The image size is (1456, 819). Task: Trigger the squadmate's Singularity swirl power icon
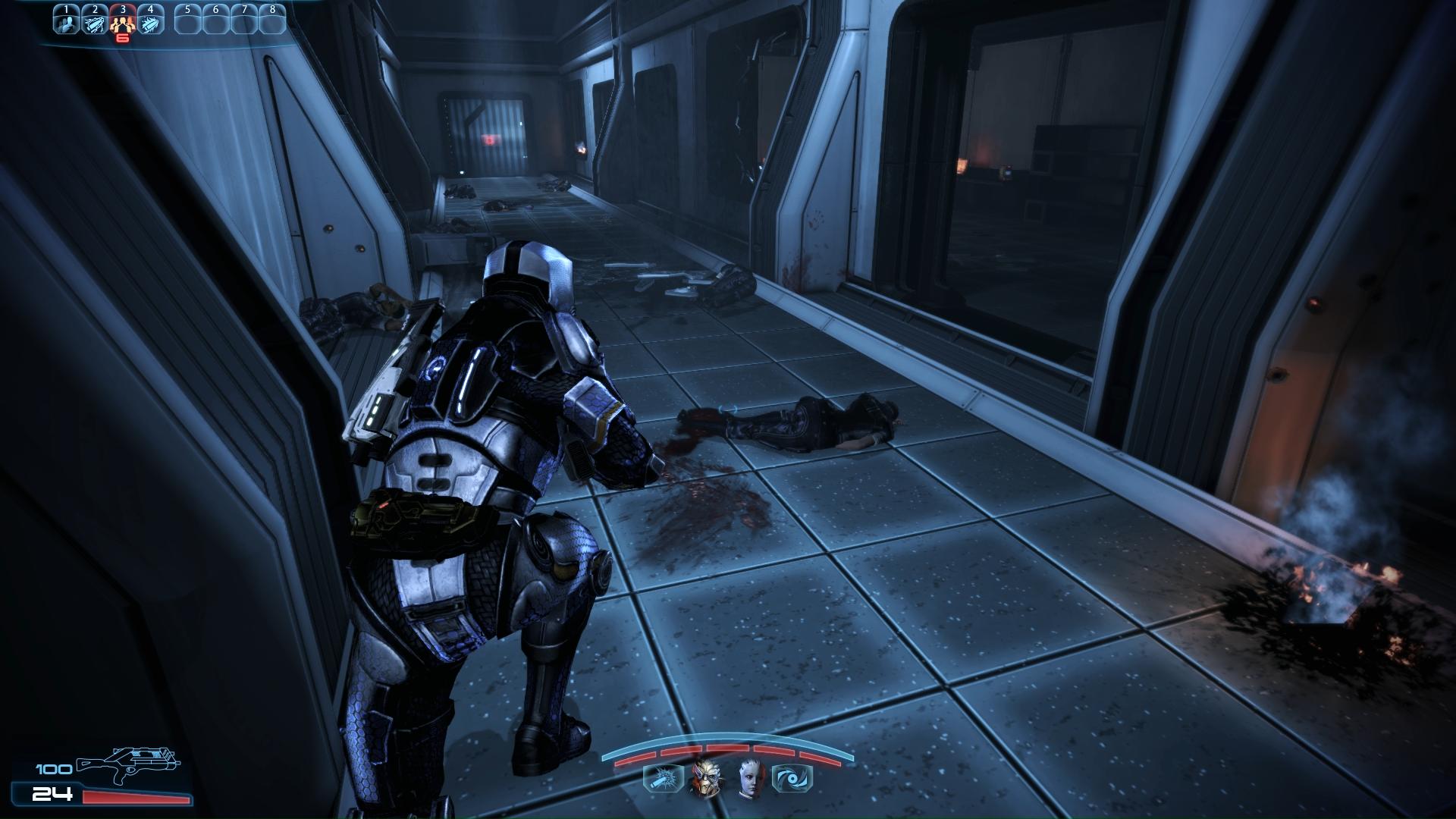pos(792,779)
